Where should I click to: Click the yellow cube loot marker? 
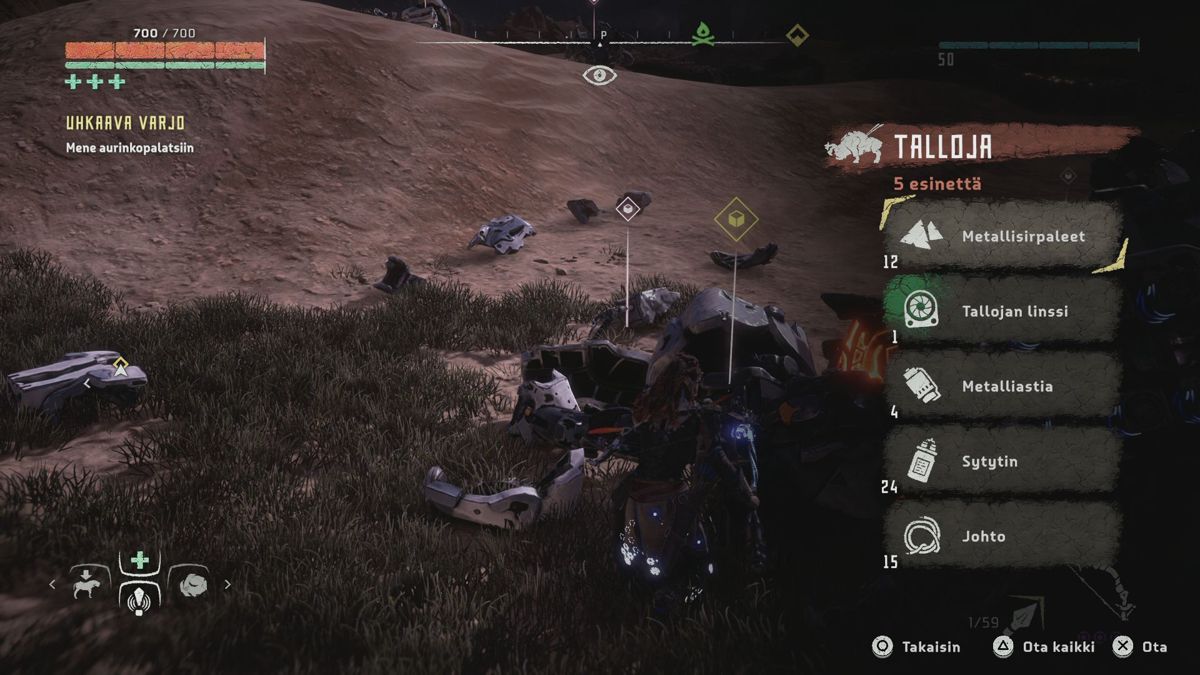point(735,219)
